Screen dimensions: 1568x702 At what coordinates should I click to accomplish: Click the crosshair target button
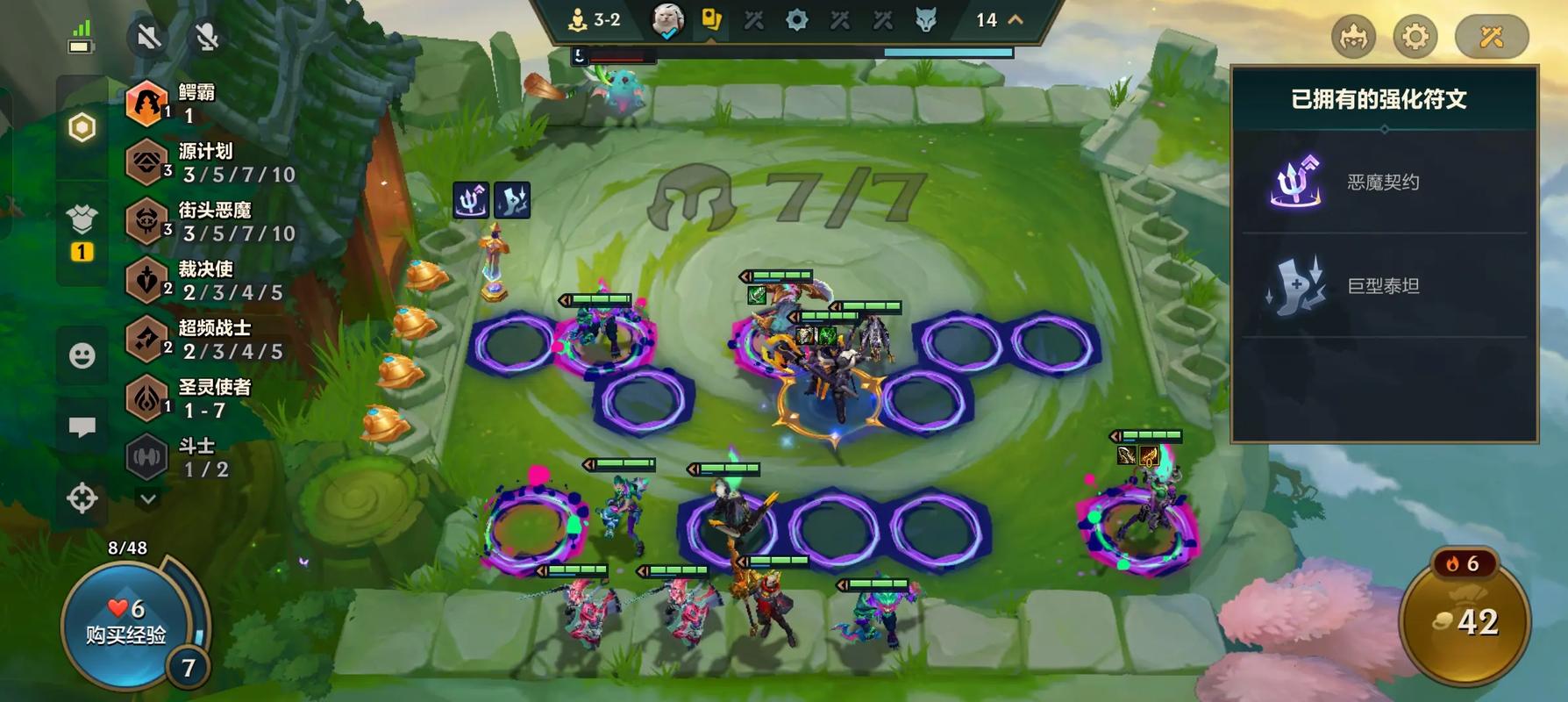click(82, 498)
